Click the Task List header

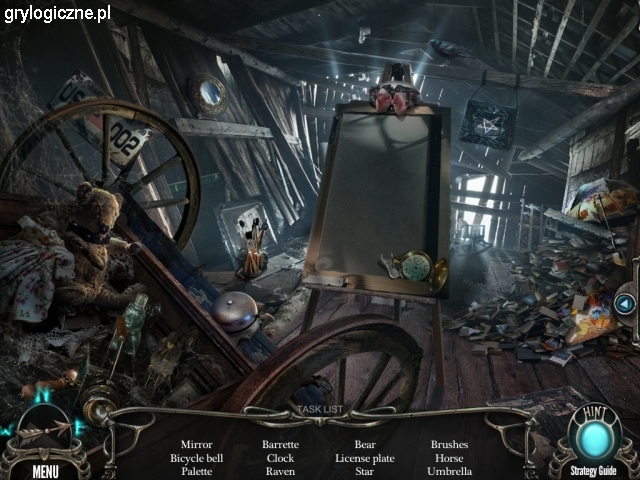[x=319, y=409]
